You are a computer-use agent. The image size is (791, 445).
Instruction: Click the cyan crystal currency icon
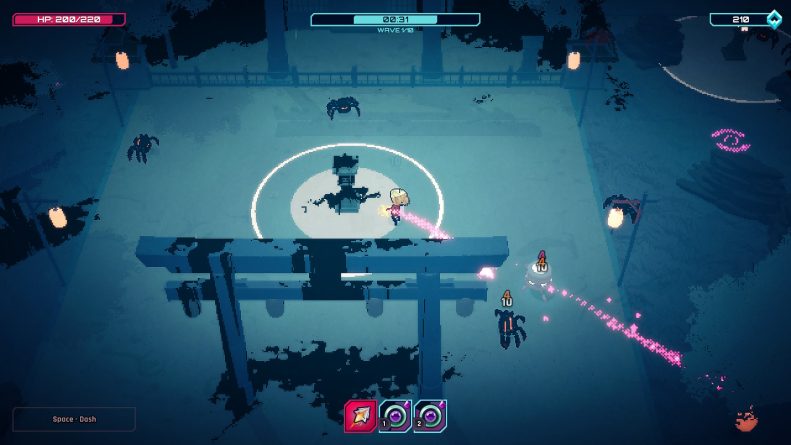pos(773,19)
